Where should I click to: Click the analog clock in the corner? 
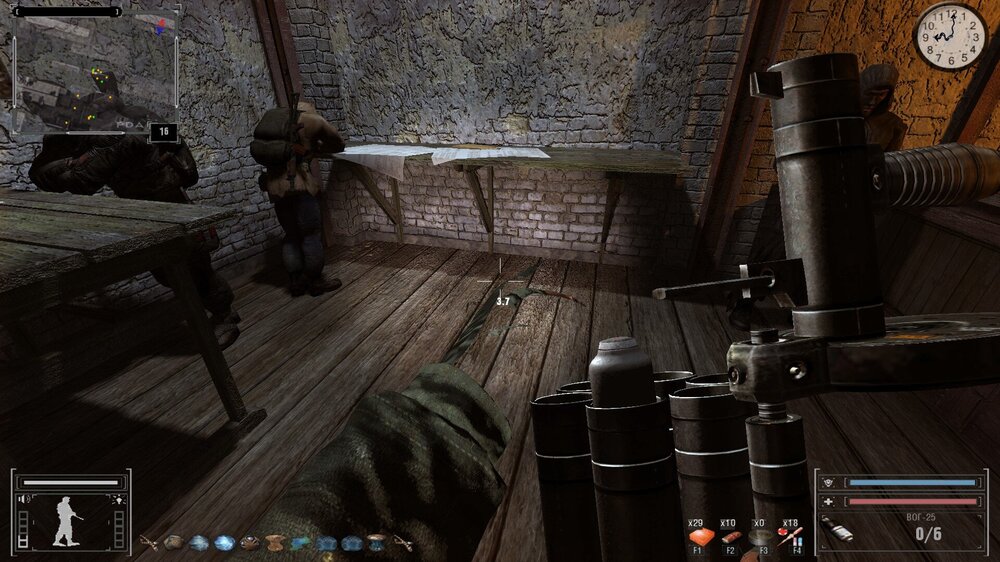pyautogui.click(x=950, y=36)
